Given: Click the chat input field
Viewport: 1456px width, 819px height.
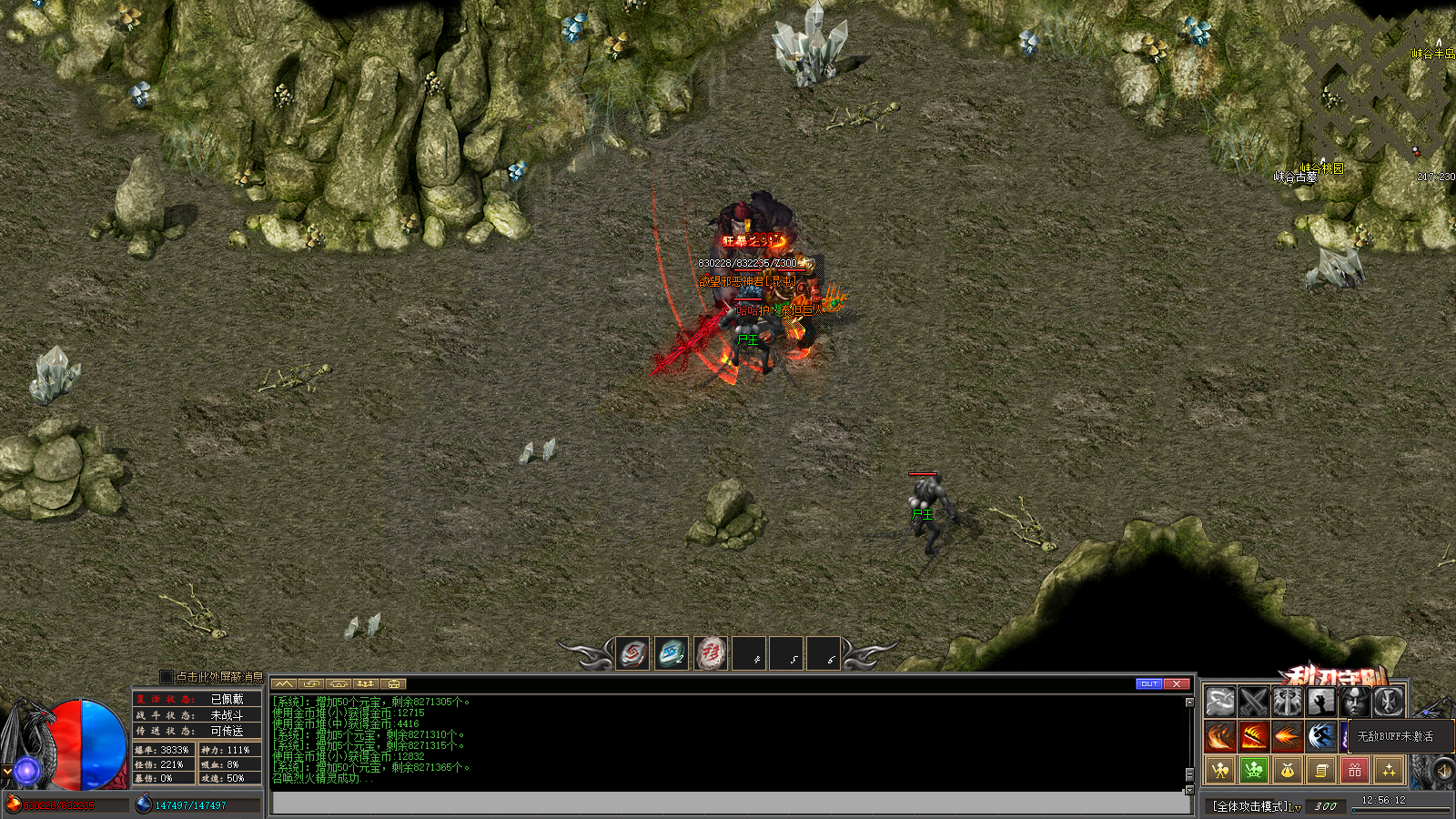Looking at the screenshot, I should point(728,803).
